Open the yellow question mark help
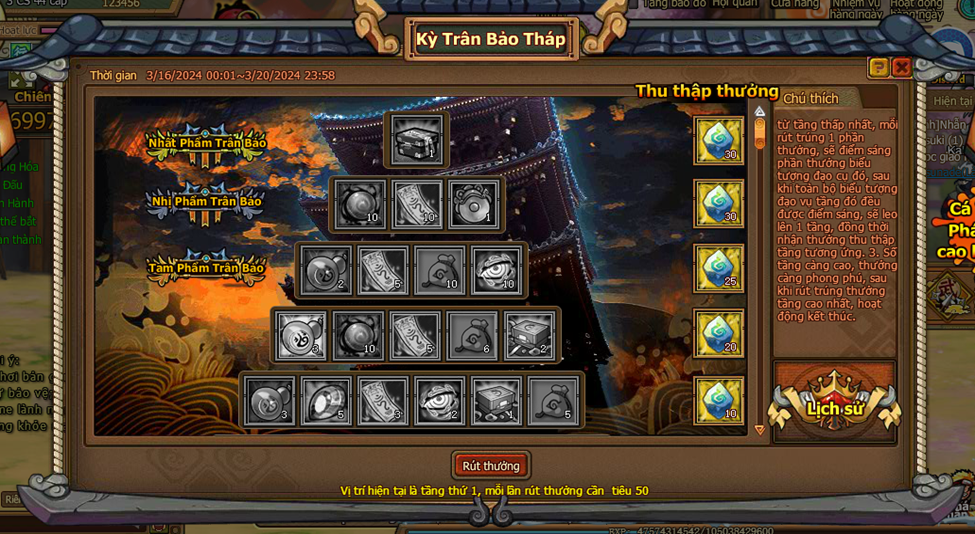This screenshot has height=534, width=975. tap(878, 68)
